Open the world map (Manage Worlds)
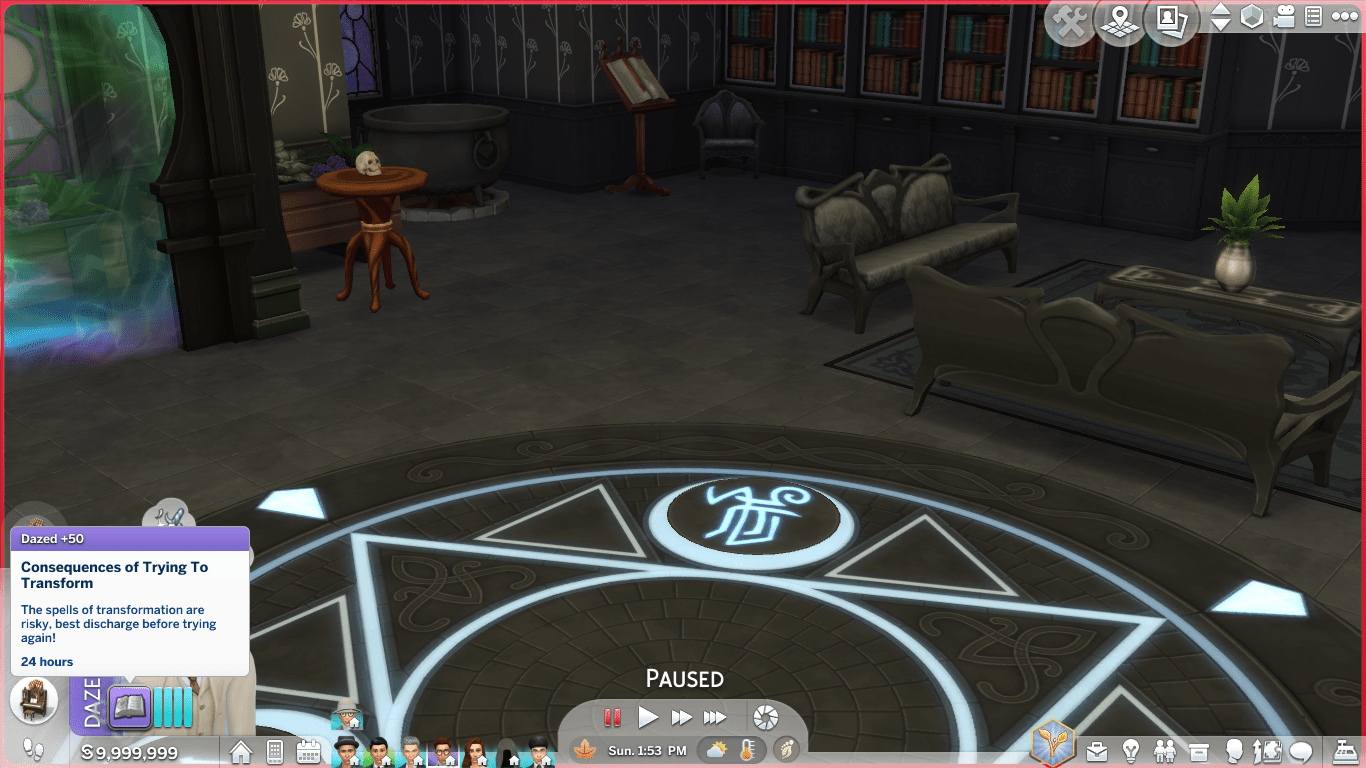The height and width of the screenshot is (768, 1366). [1120, 22]
